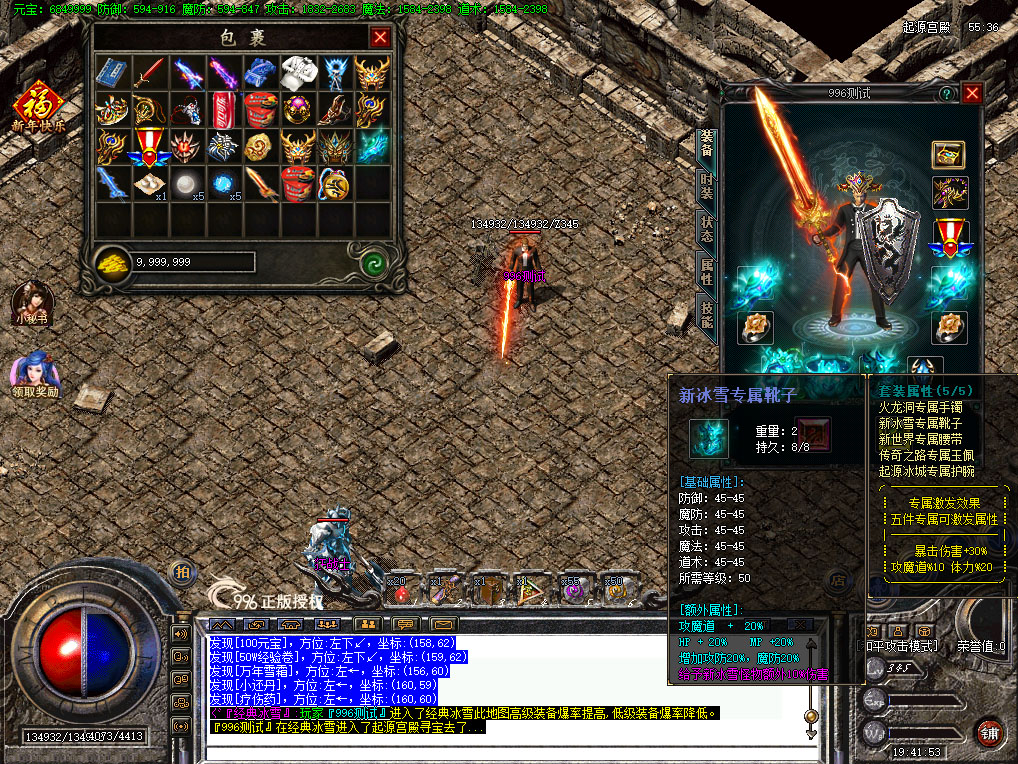The width and height of the screenshot is (1018, 764).
Task: Select the Coca-Cola can in the bag
Action: pos(223,108)
